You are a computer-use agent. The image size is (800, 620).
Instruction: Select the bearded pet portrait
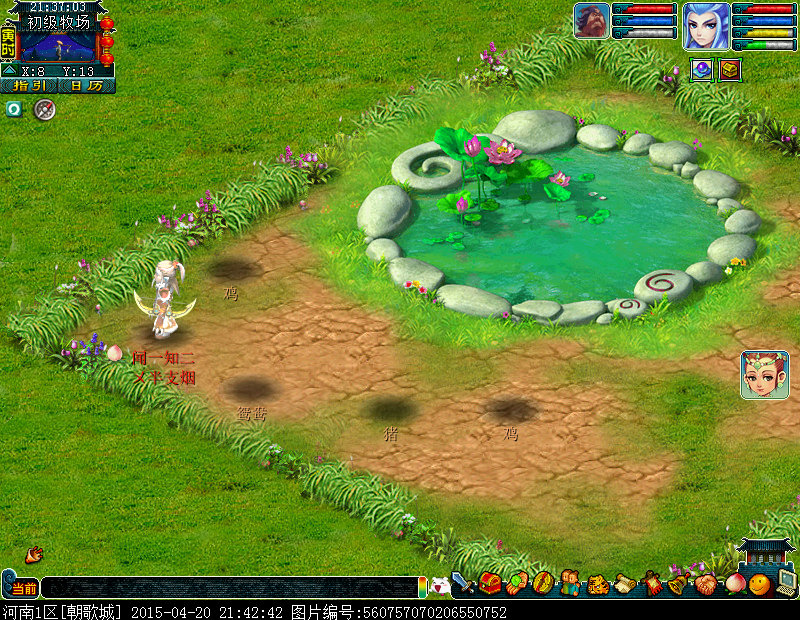tap(591, 21)
